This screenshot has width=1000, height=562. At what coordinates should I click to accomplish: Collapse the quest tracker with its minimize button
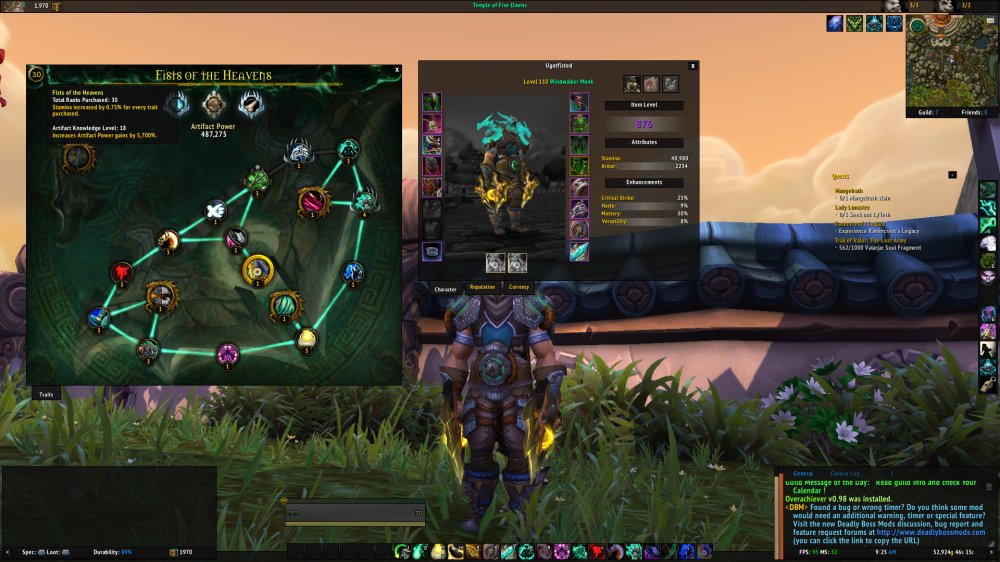[952, 174]
